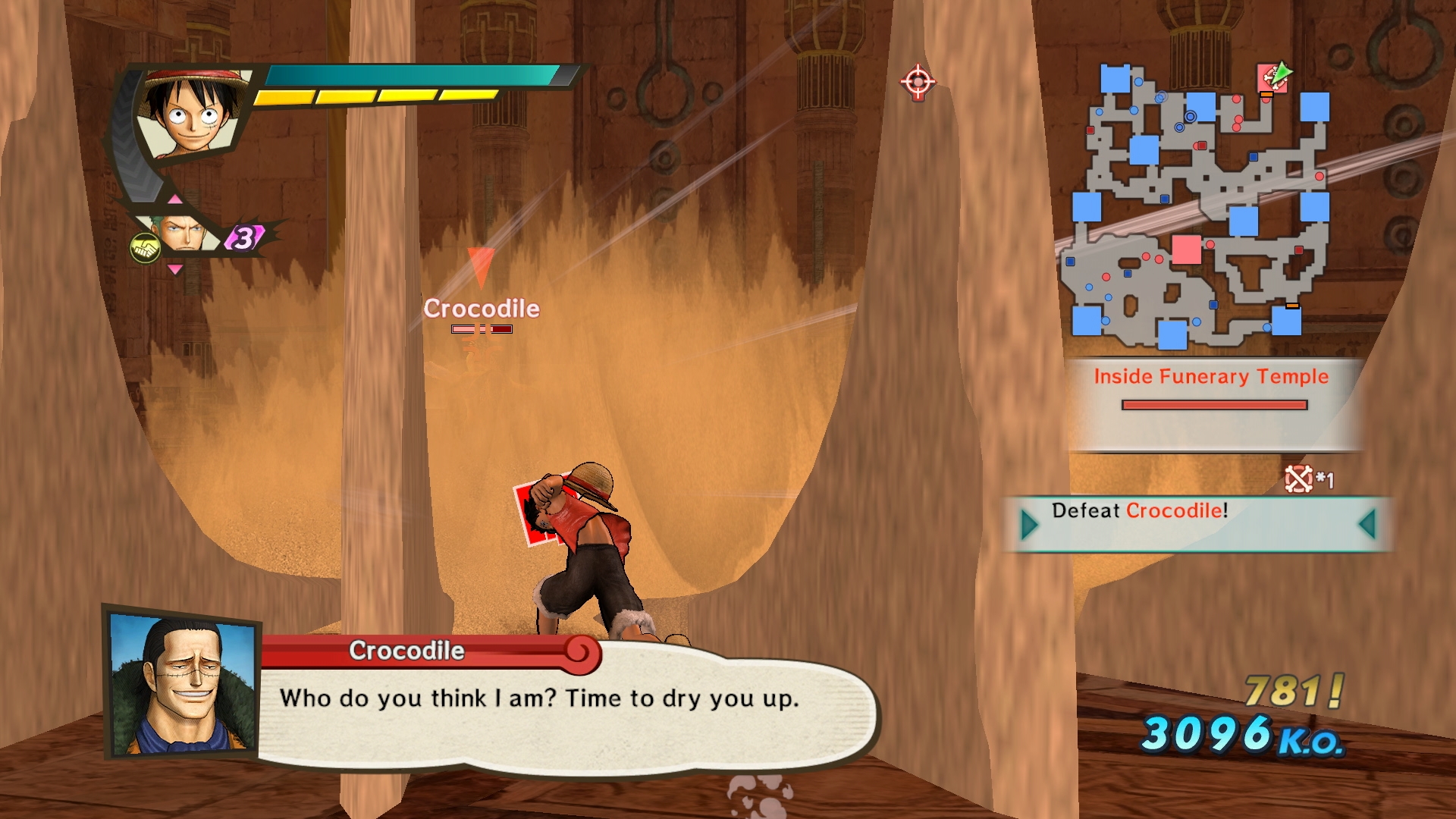Click the crossed-swords mission counter icon
The height and width of the screenshot is (819, 1456).
click(1298, 479)
